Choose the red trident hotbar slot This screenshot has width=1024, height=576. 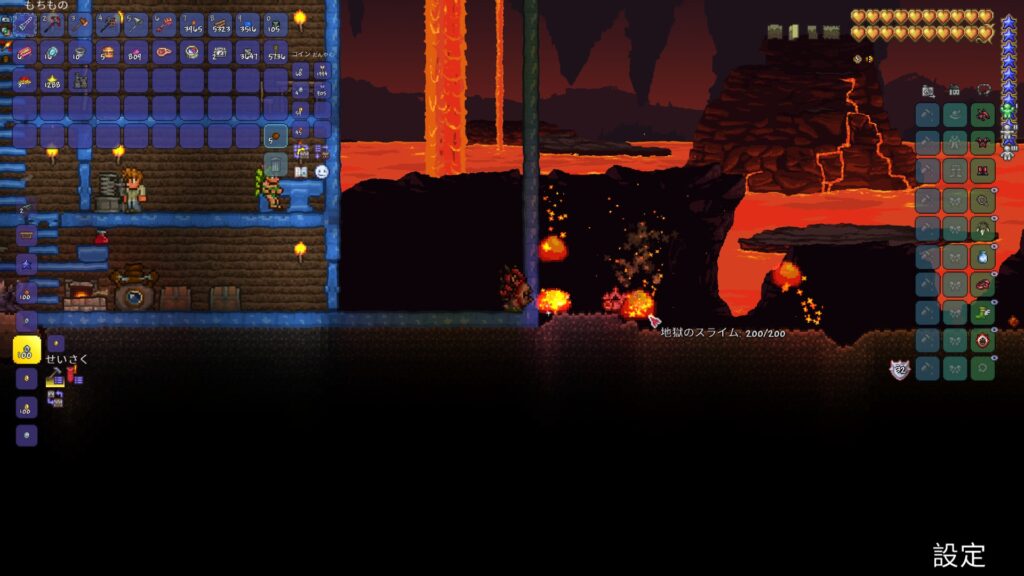coord(163,24)
